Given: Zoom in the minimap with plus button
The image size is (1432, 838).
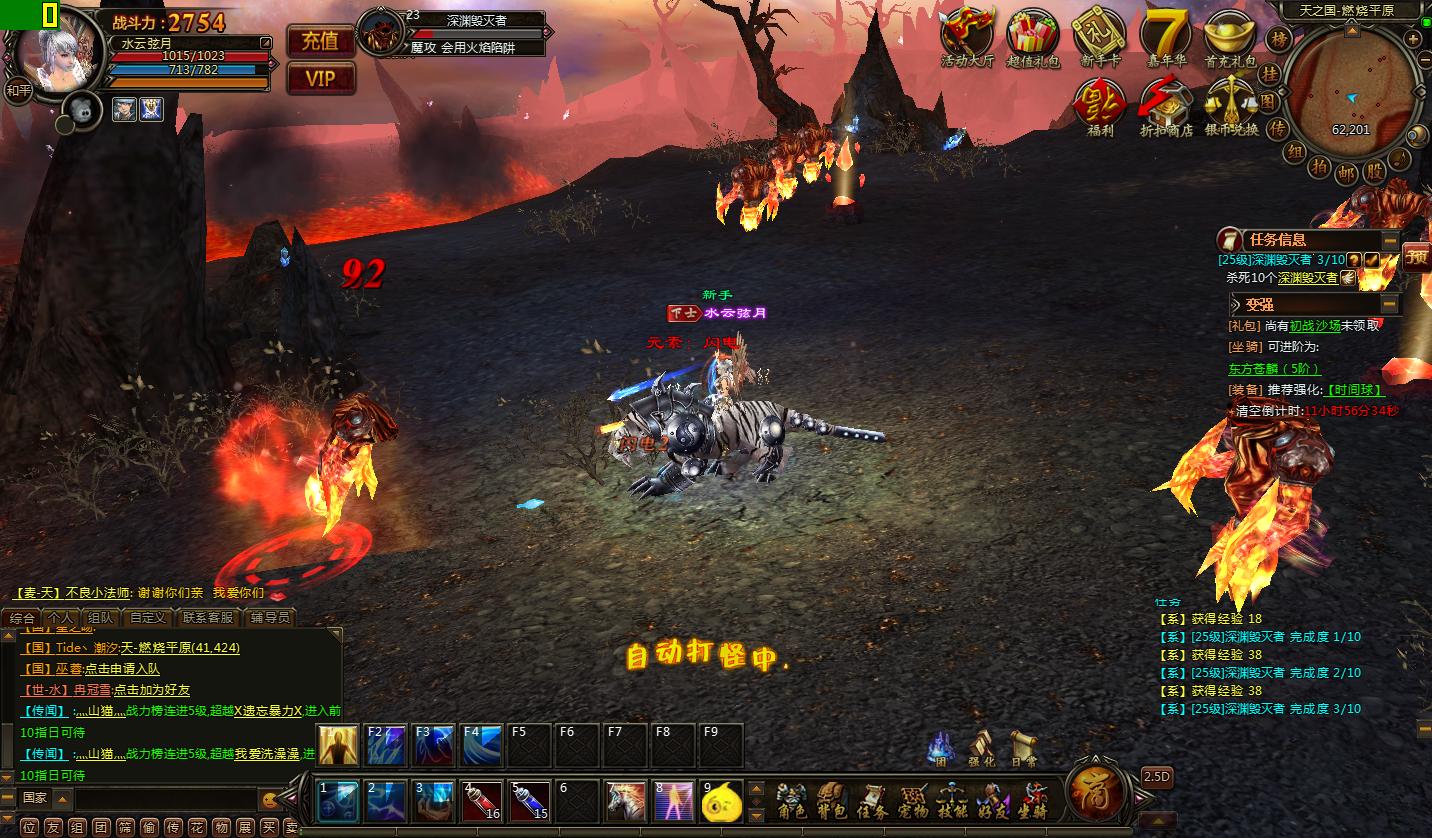Looking at the screenshot, I should tap(1412, 40).
